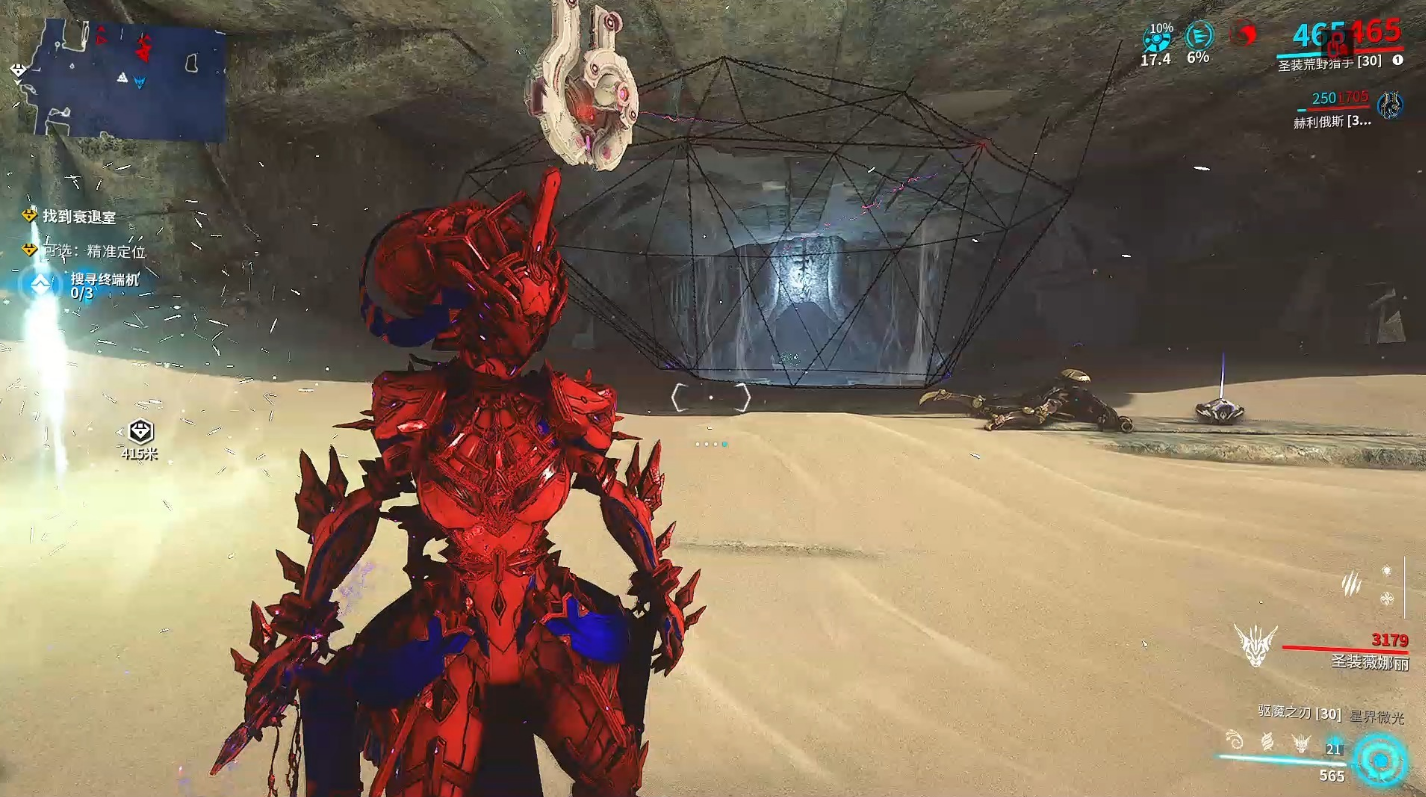Select the 圣装薇娜丽 companion beast head icon
The height and width of the screenshot is (797, 1426).
click(1254, 645)
